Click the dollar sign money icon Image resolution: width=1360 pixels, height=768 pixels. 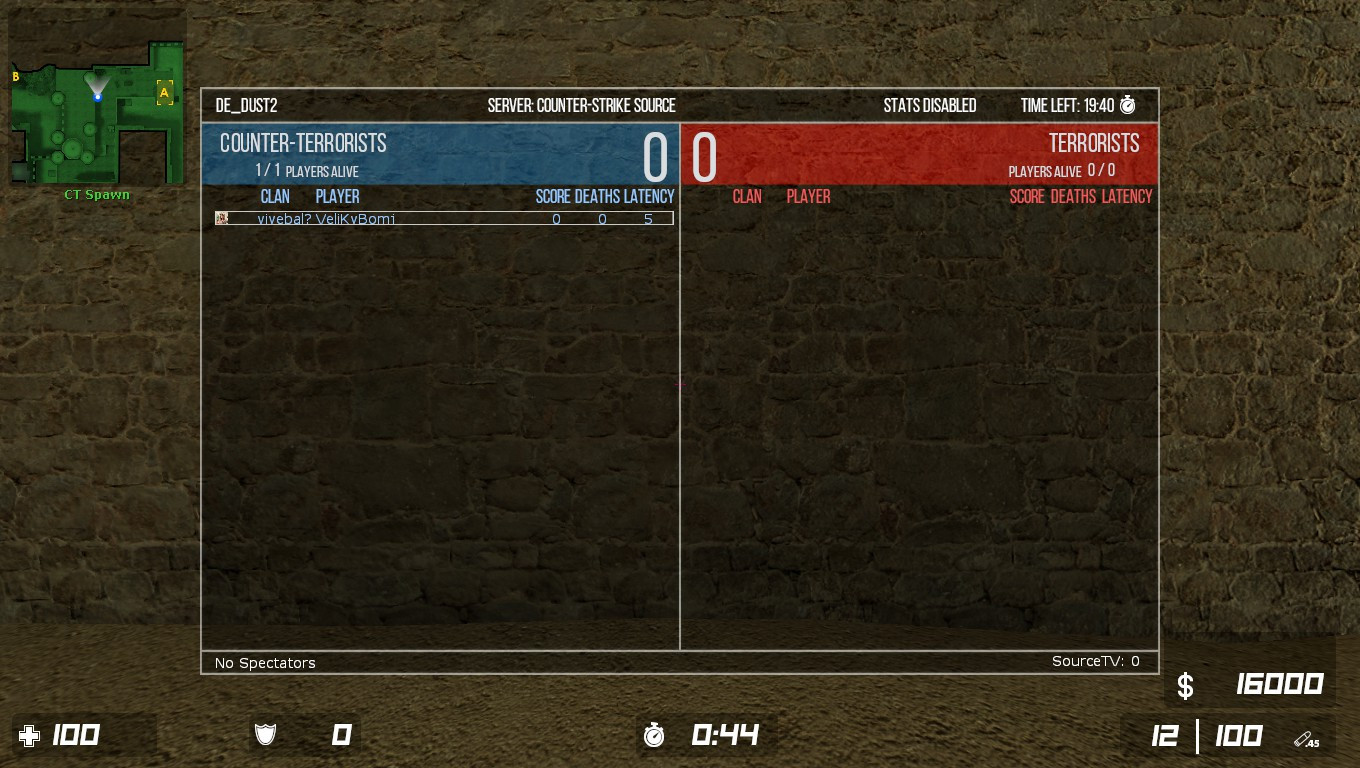tap(1185, 686)
